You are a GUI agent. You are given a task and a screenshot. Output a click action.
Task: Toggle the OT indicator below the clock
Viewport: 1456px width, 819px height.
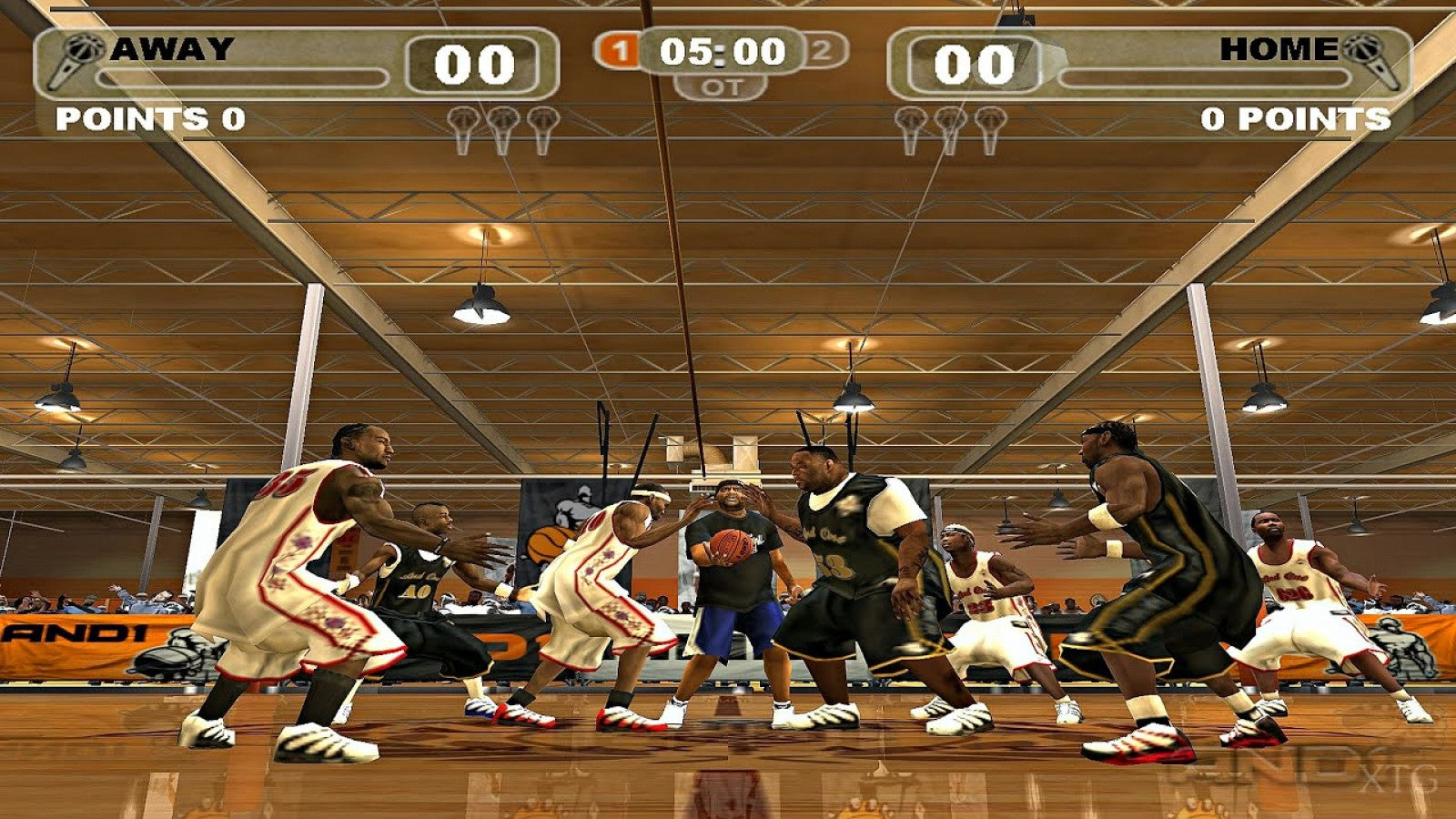(722, 88)
